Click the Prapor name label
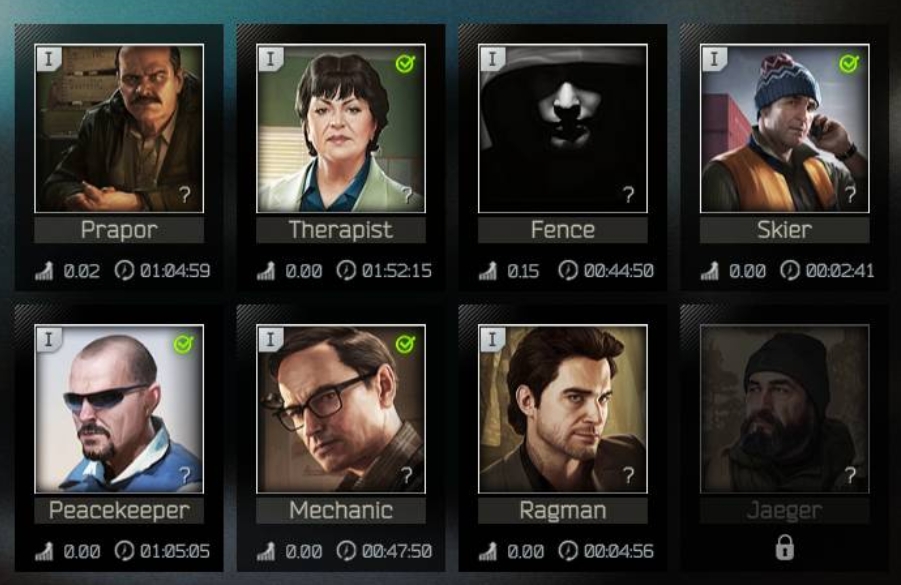 pos(119,230)
